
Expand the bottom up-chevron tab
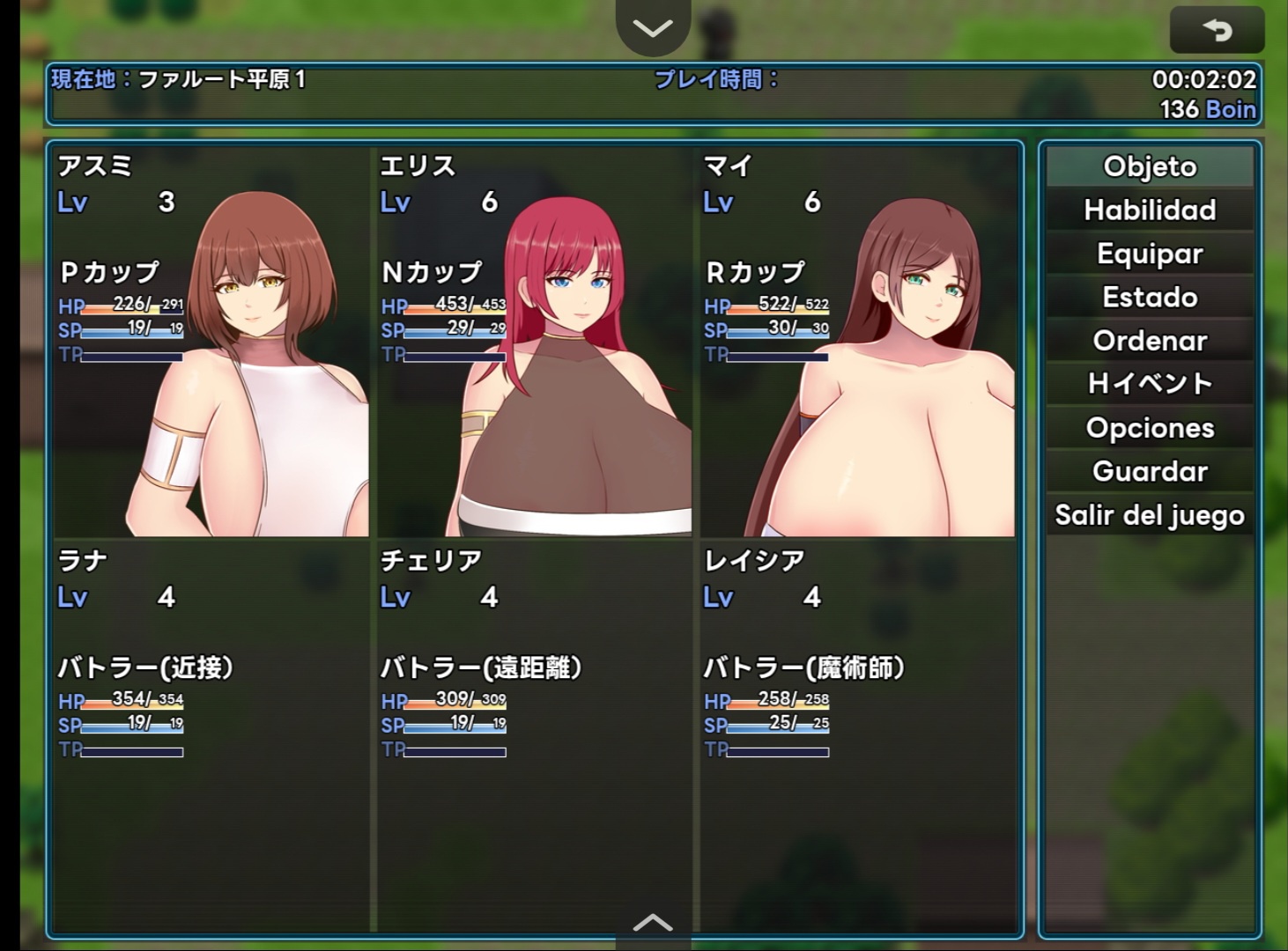pyautogui.click(x=652, y=924)
